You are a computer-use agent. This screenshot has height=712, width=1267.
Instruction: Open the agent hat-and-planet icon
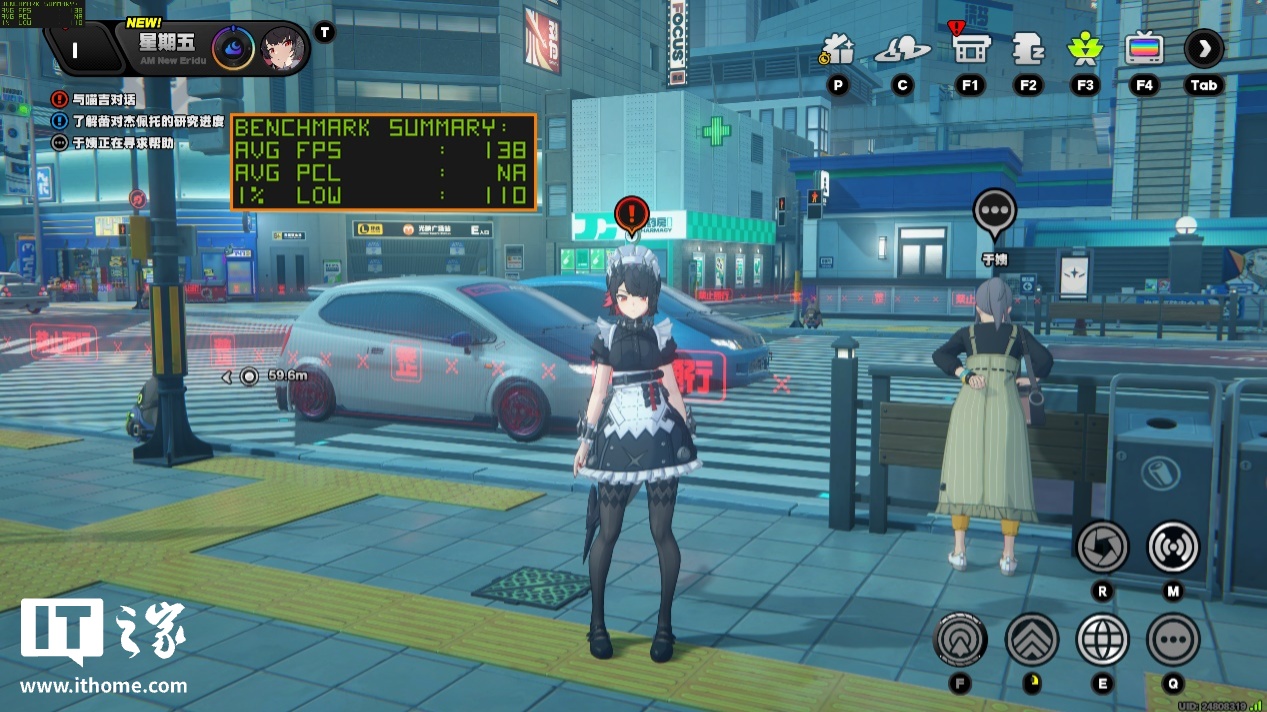902,50
